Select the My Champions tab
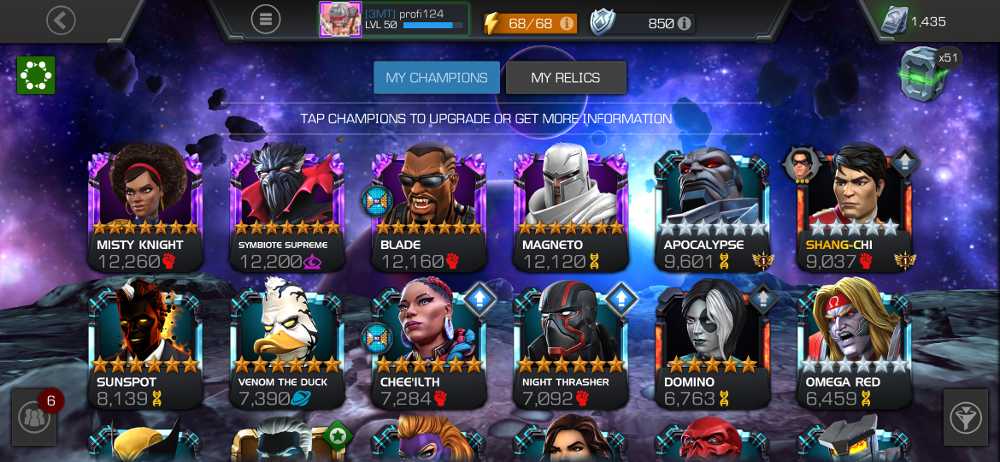This screenshot has width=1000, height=462. click(x=437, y=78)
